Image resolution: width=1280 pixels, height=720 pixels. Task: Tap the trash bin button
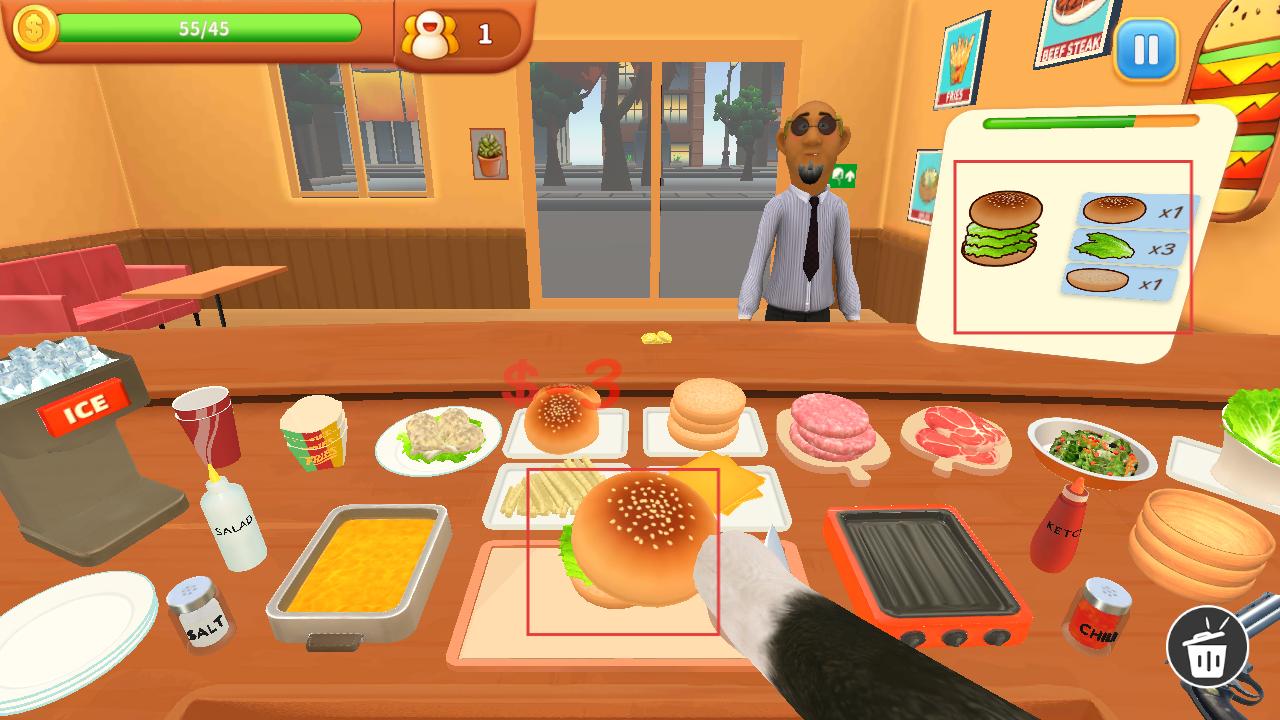click(1207, 647)
